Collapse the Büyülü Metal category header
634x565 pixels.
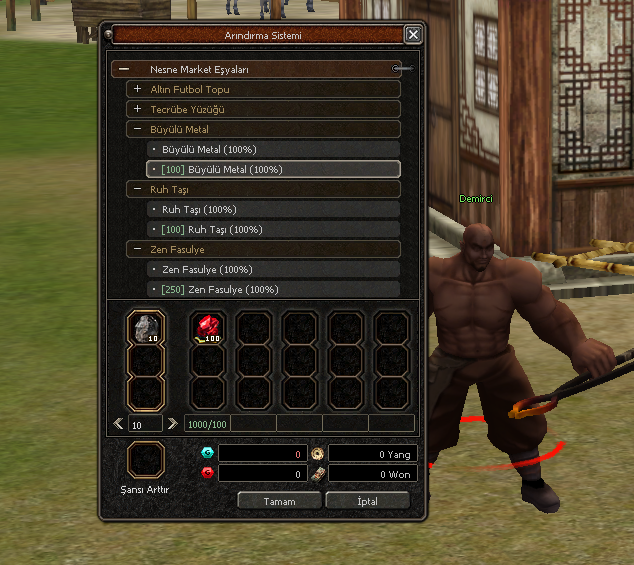[x=138, y=130]
